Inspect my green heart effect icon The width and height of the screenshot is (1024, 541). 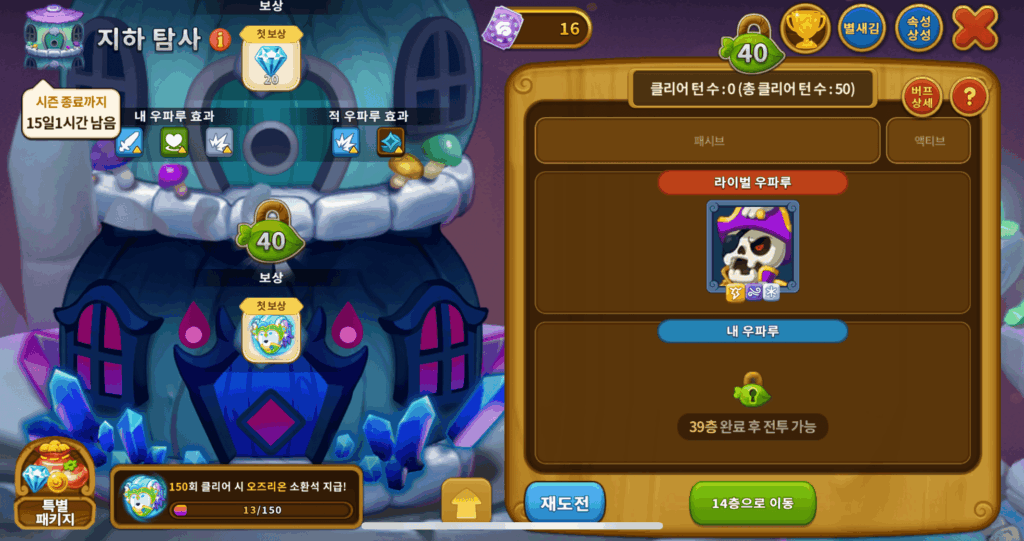click(175, 142)
